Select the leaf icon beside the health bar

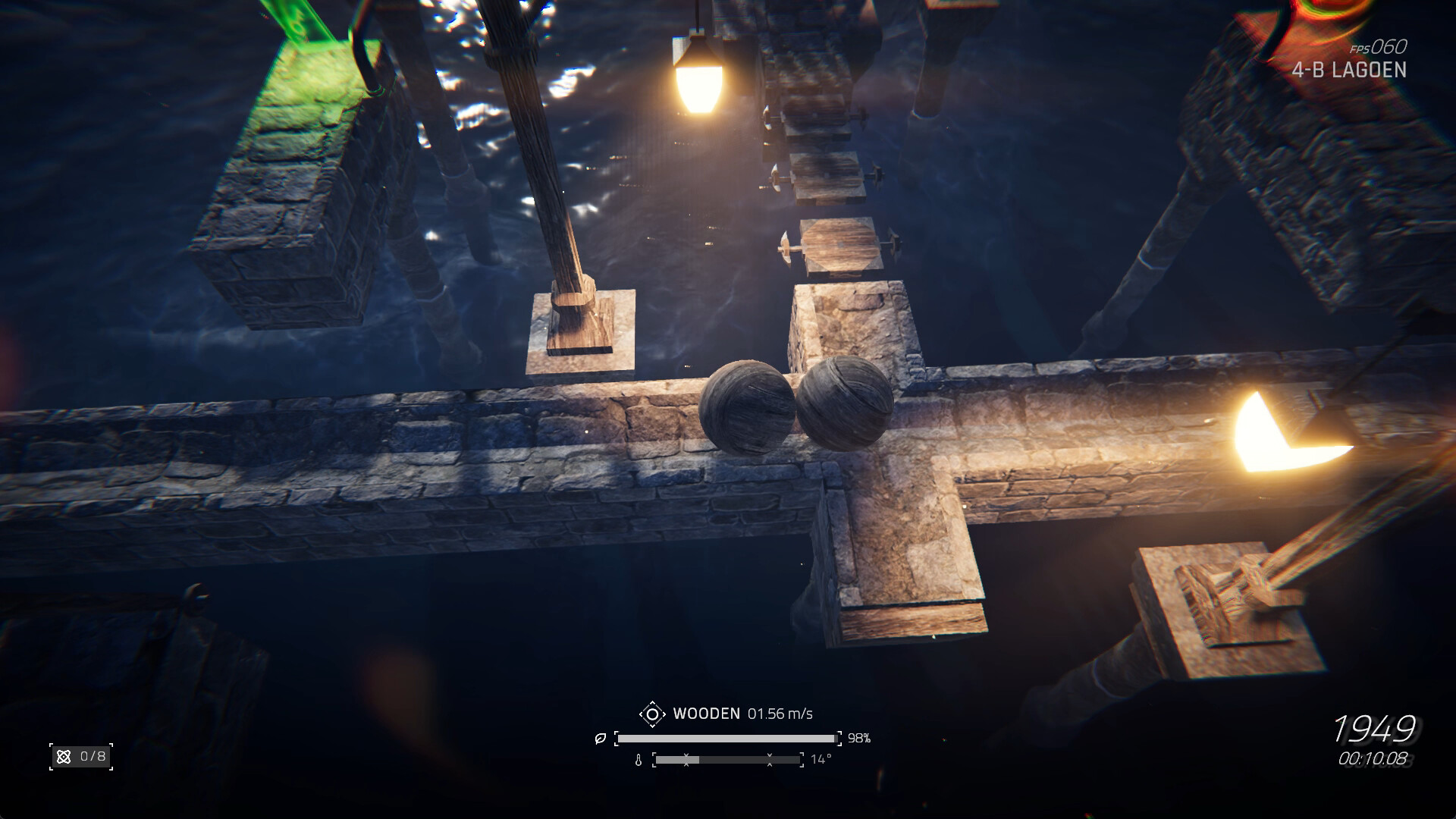tap(601, 737)
